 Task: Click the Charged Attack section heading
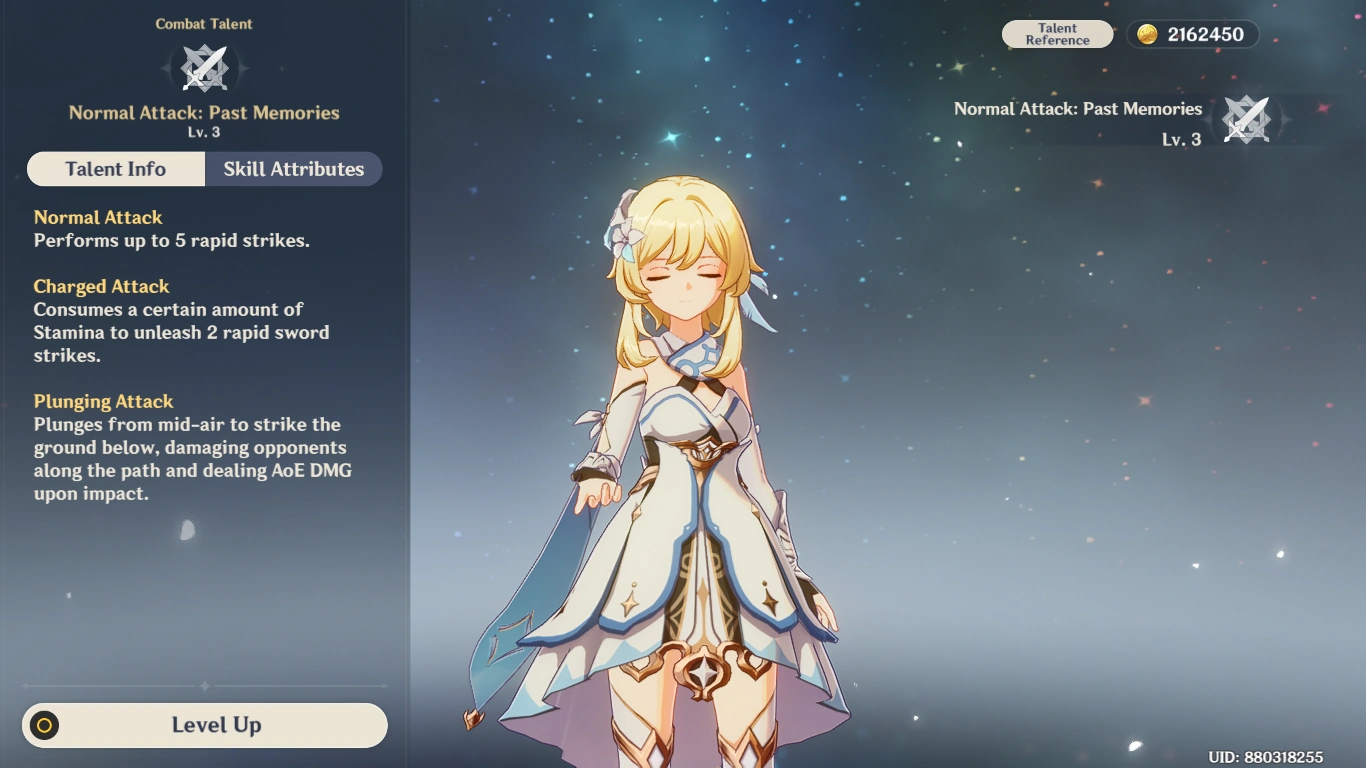pyautogui.click(x=101, y=286)
